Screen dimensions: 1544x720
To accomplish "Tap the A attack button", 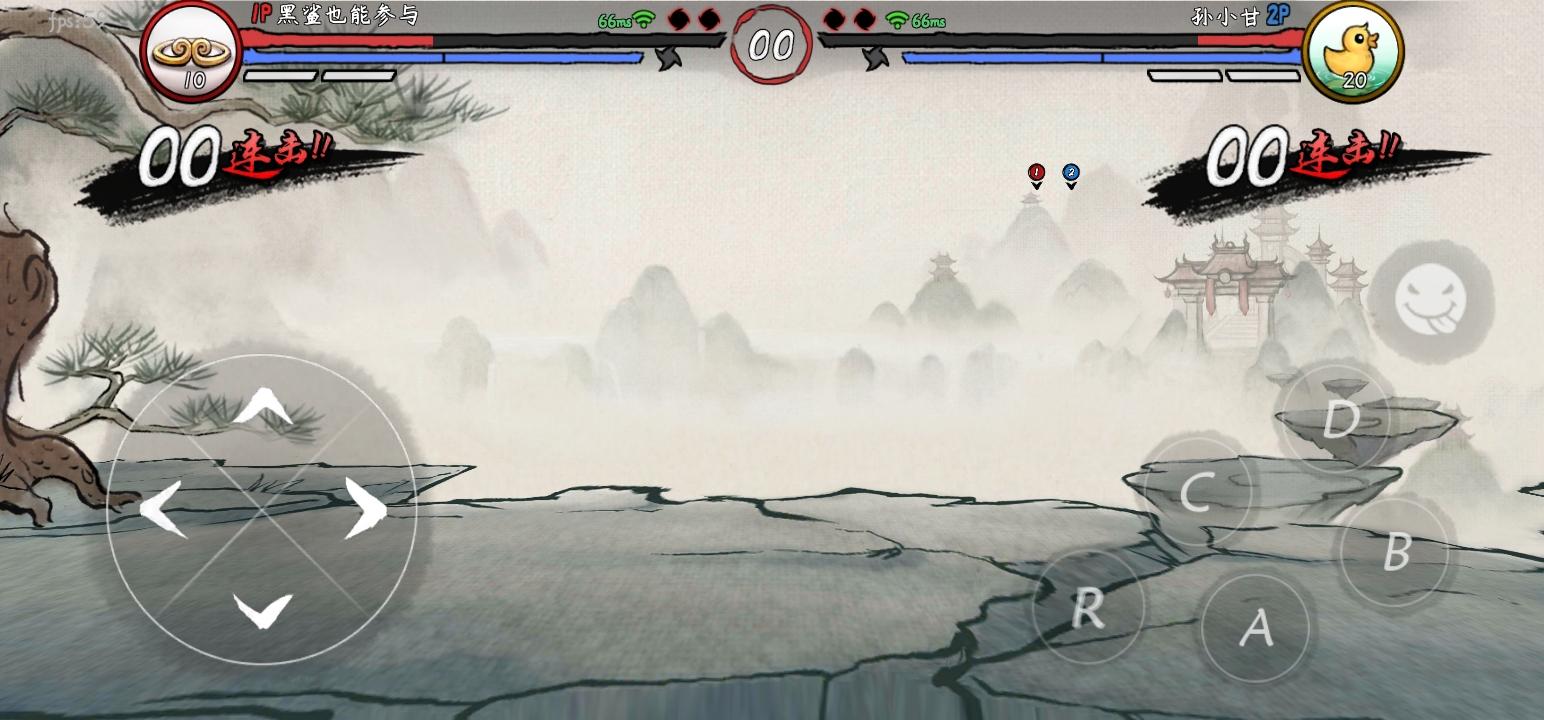I will pyautogui.click(x=1256, y=628).
